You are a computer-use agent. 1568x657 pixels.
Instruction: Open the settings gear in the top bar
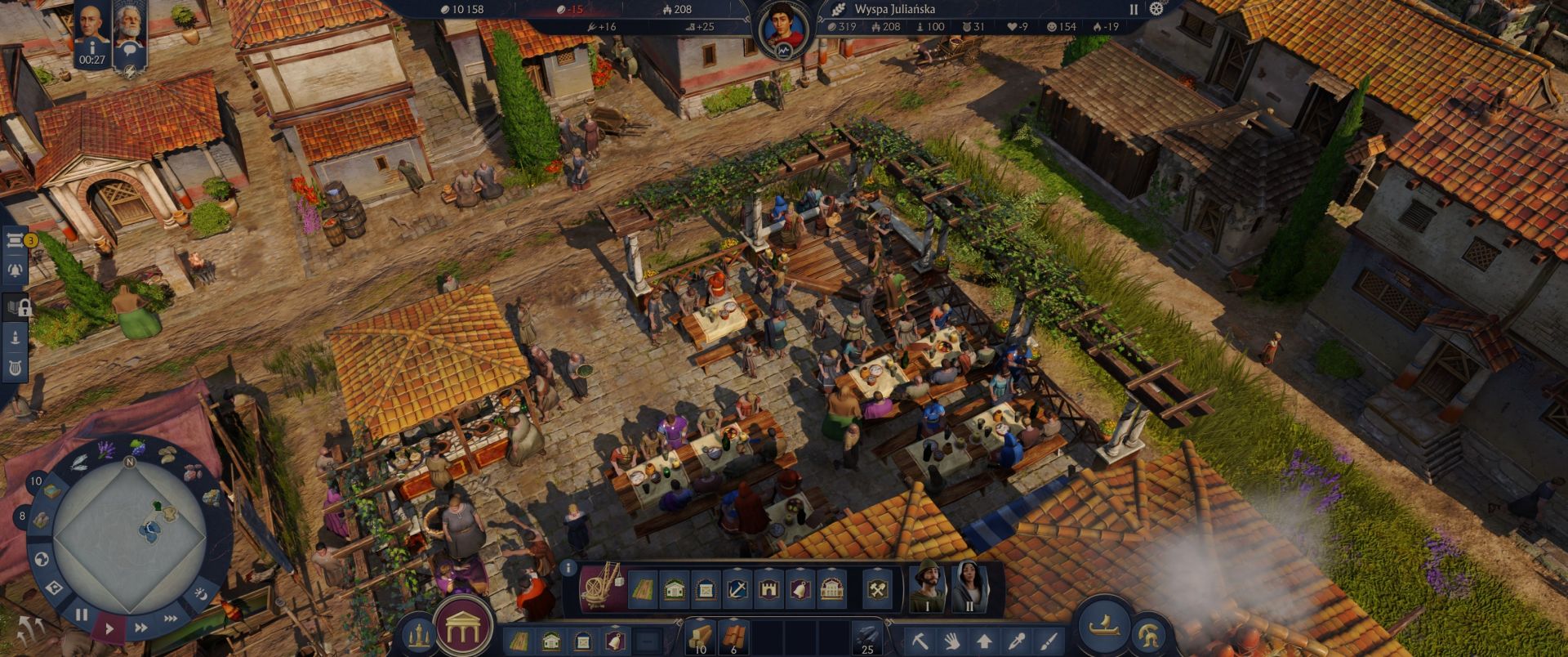tap(1156, 9)
